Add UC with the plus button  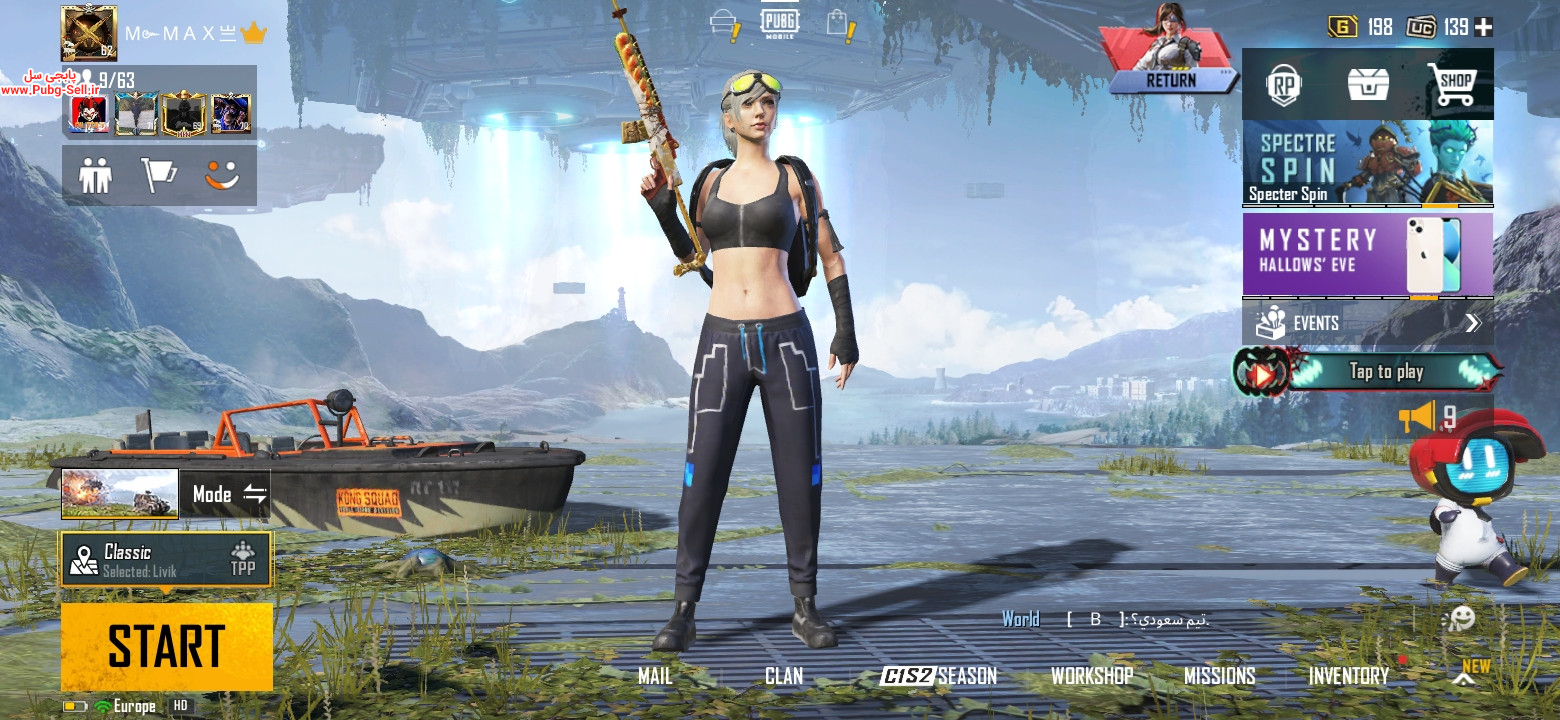pyautogui.click(x=1483, y=27)
